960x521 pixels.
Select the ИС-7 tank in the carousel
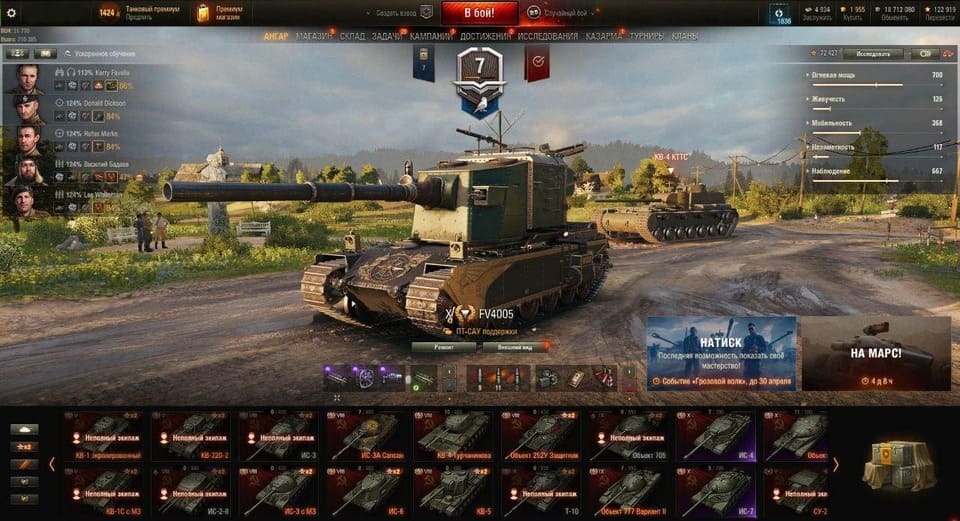[x=716, y=489]
